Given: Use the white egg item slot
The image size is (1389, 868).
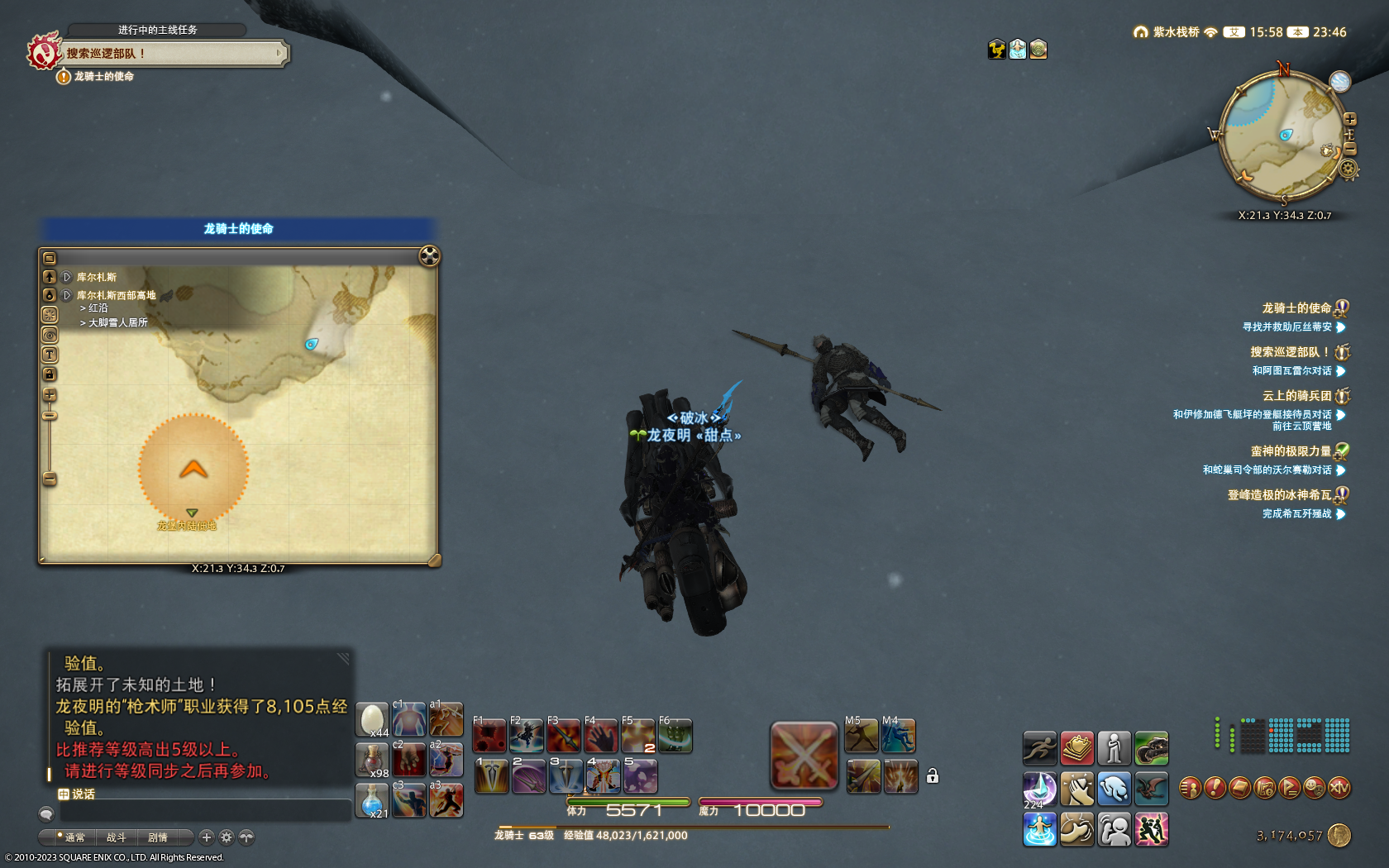Looking at the screenshot, I should [x=372, y=719].
